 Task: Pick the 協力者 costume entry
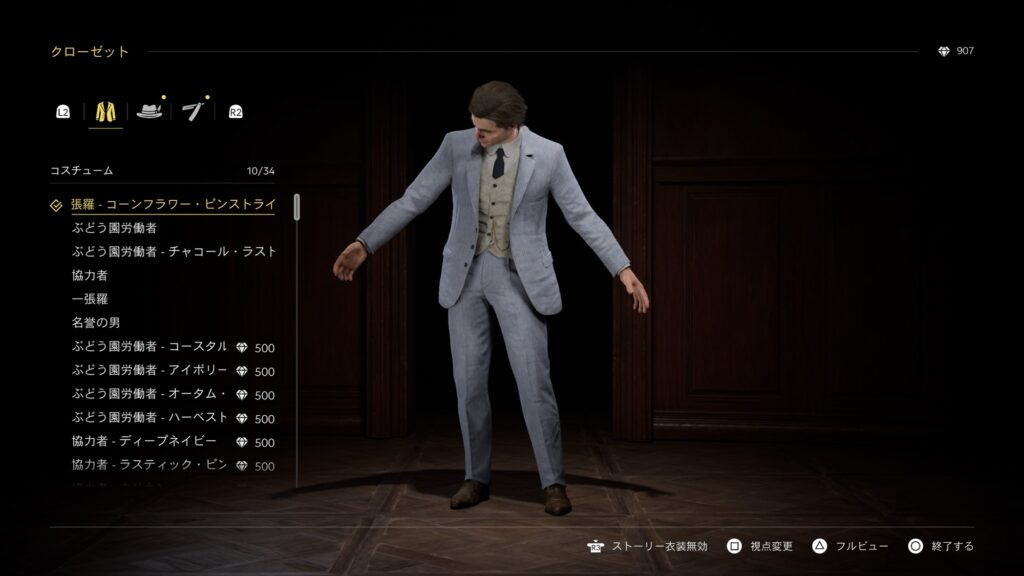(x=90, y=275)
